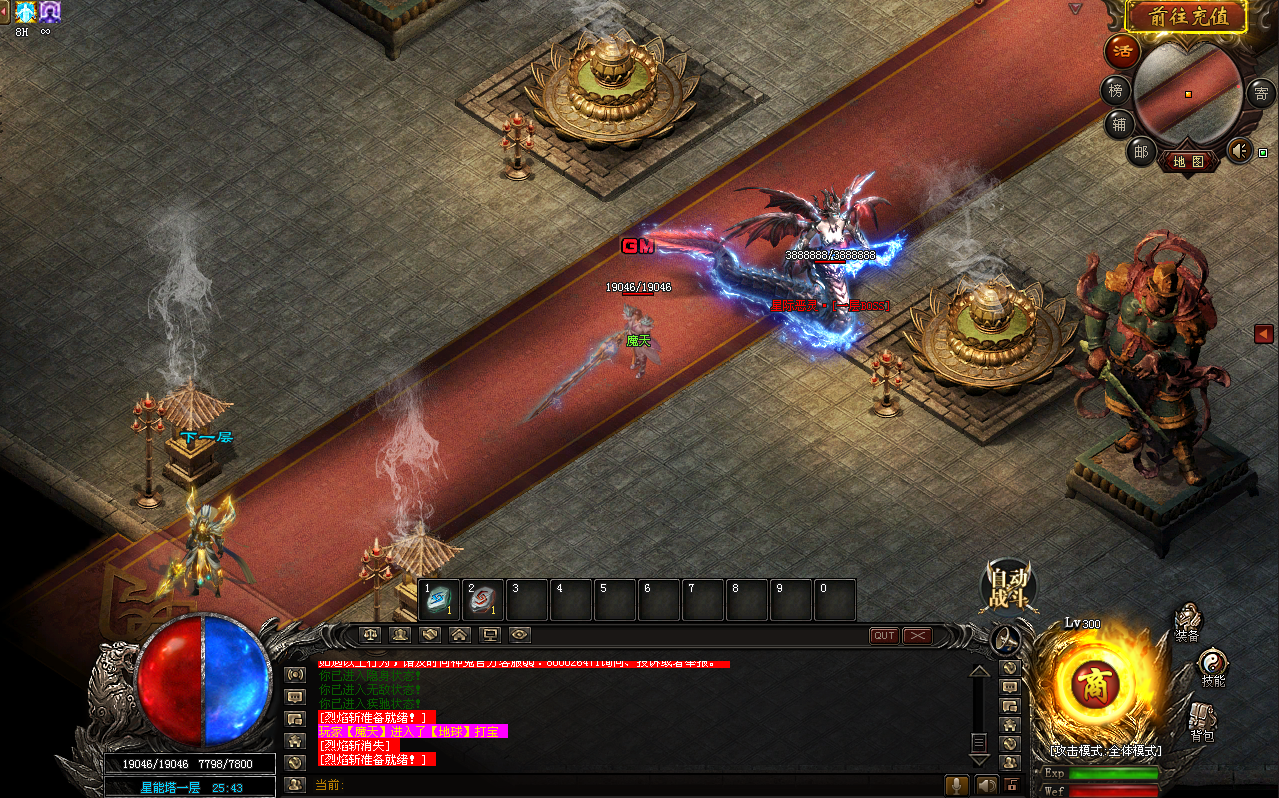Open the 地图 map button

(x=1189, y=161)
